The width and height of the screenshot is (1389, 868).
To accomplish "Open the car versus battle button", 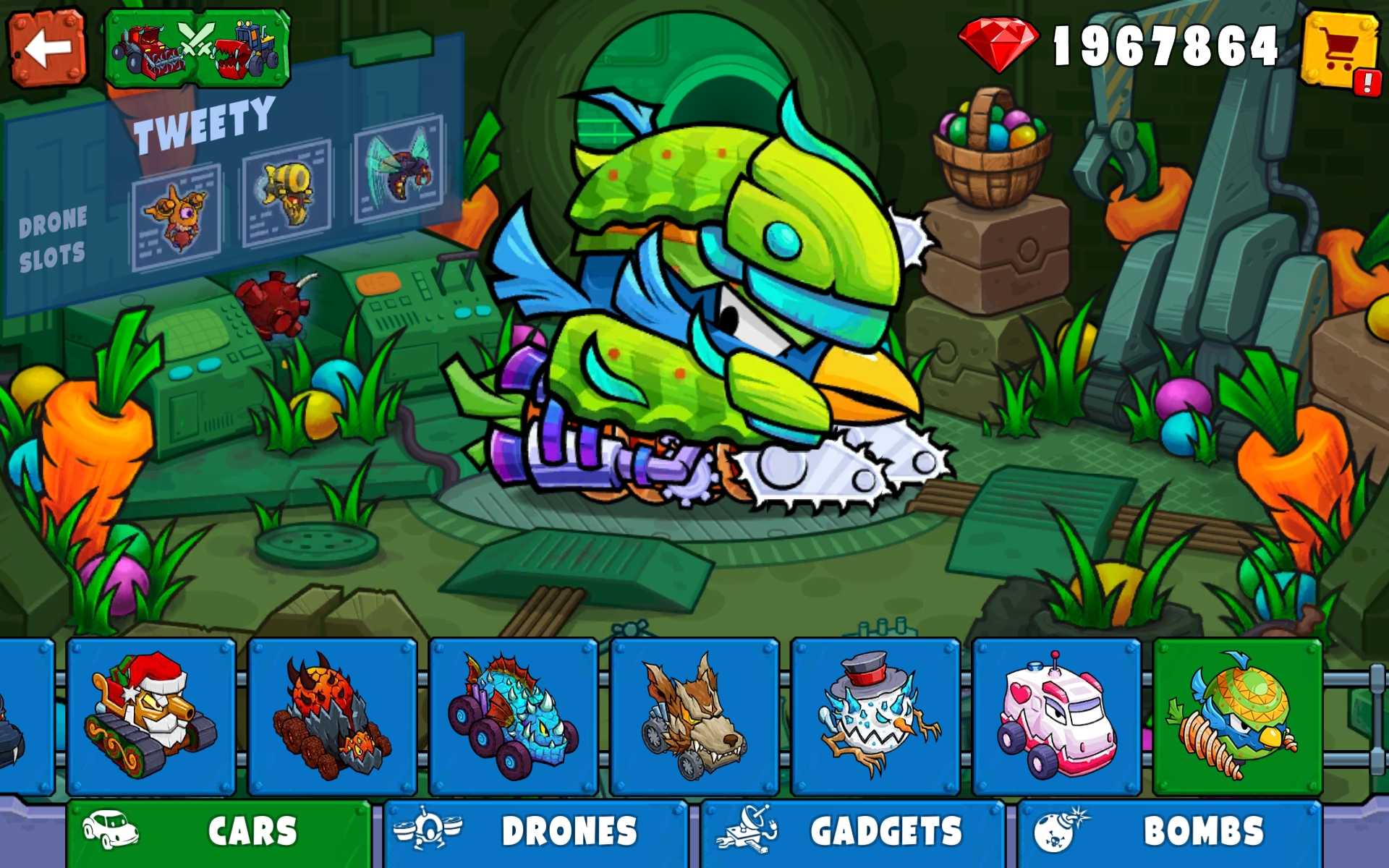I will click(197, 48).
